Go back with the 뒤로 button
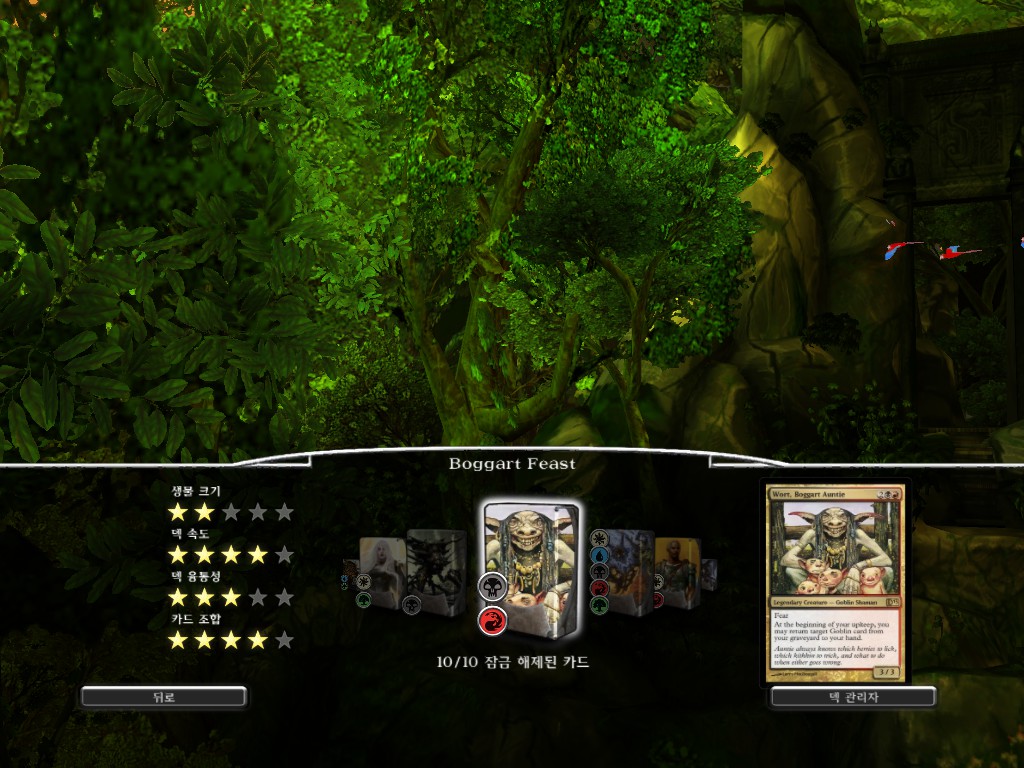This screenshot has width=1024, height=768. [164, 697]
